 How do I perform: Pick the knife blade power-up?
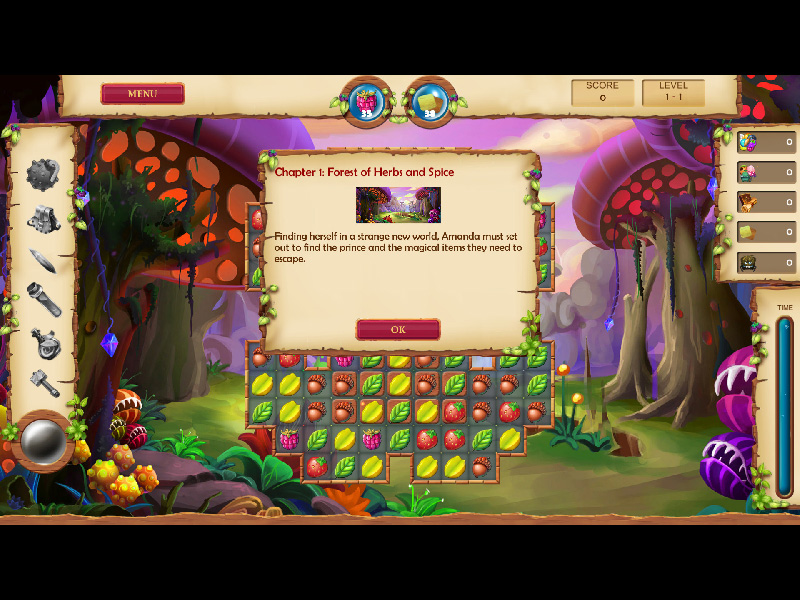tap(43, 259)
